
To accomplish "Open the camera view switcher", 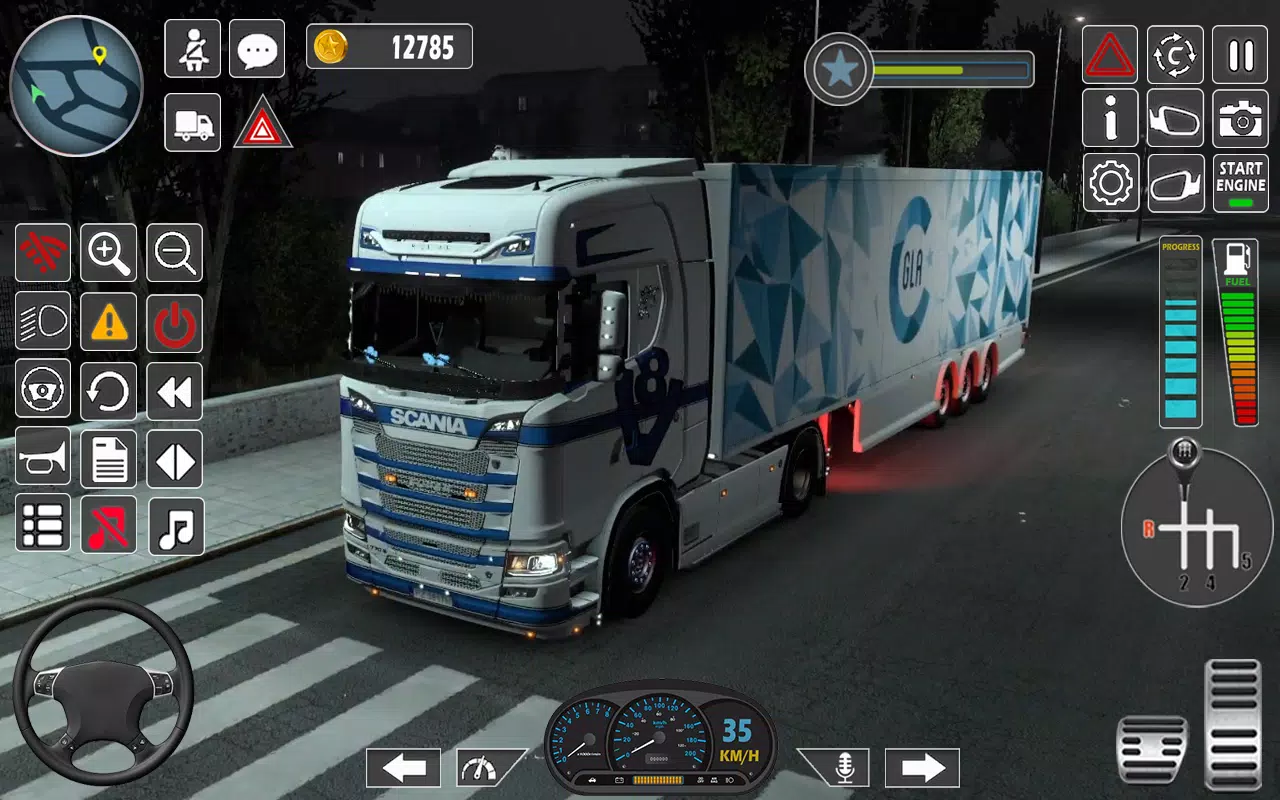I will 1240,119.
